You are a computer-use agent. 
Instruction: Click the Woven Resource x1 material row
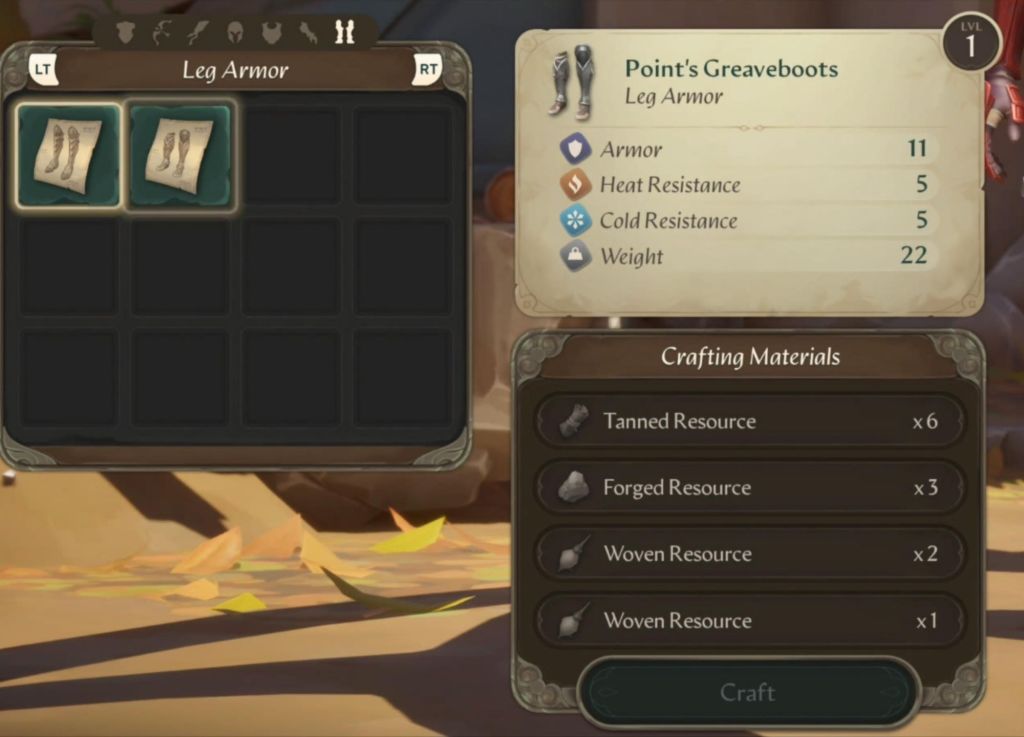[x=749, y=621]
